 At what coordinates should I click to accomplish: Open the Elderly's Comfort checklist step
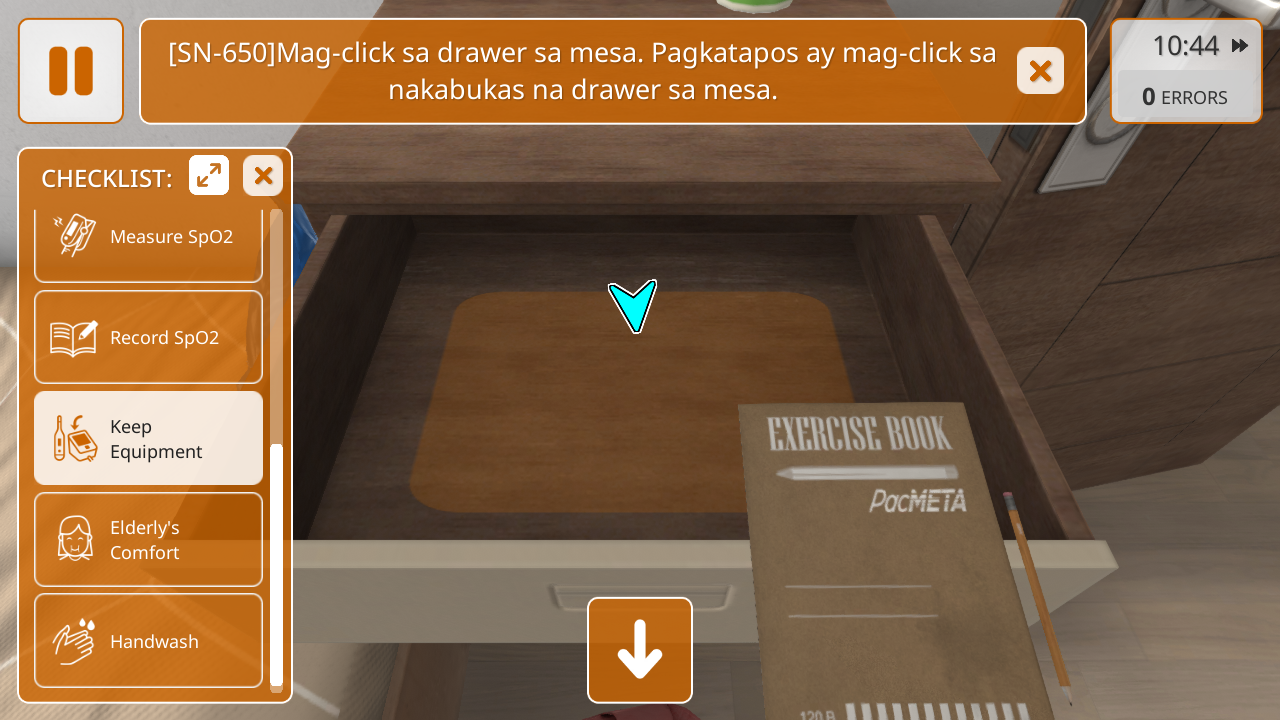[148, 540]
